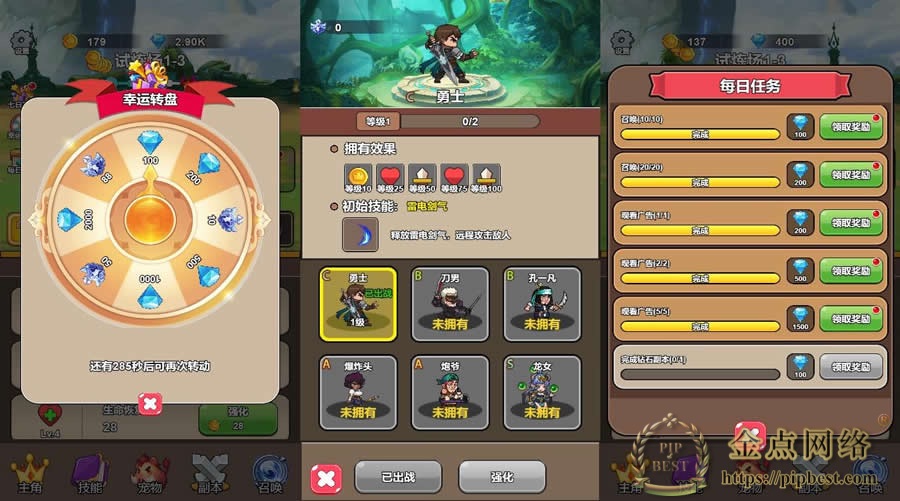Open the 炮爷 hero card
The image size is (900, 501).
(x=449, y=390)
